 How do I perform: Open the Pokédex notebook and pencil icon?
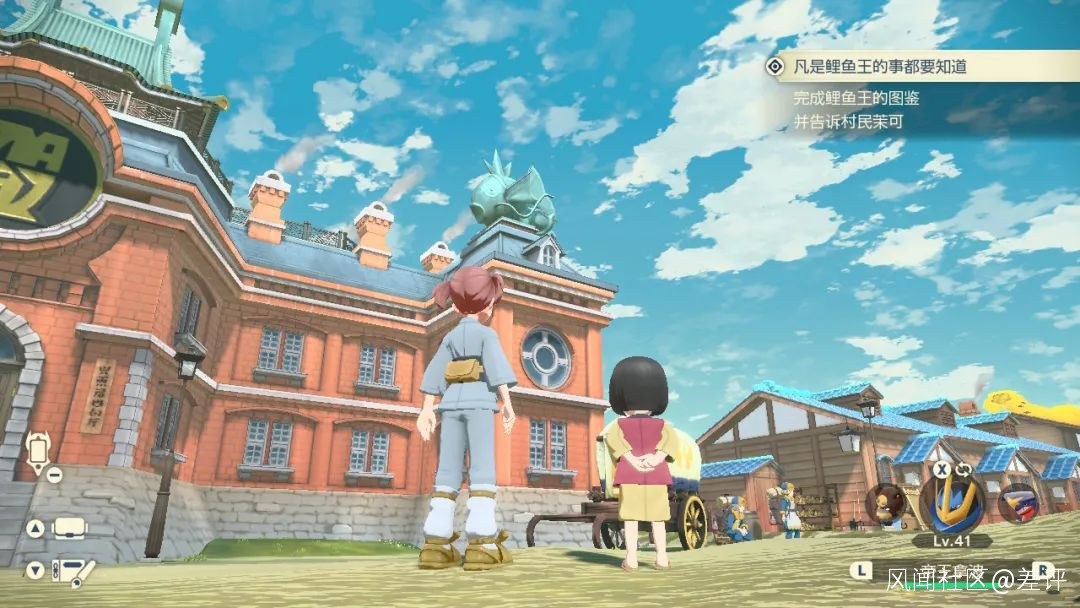coord(72,572)
